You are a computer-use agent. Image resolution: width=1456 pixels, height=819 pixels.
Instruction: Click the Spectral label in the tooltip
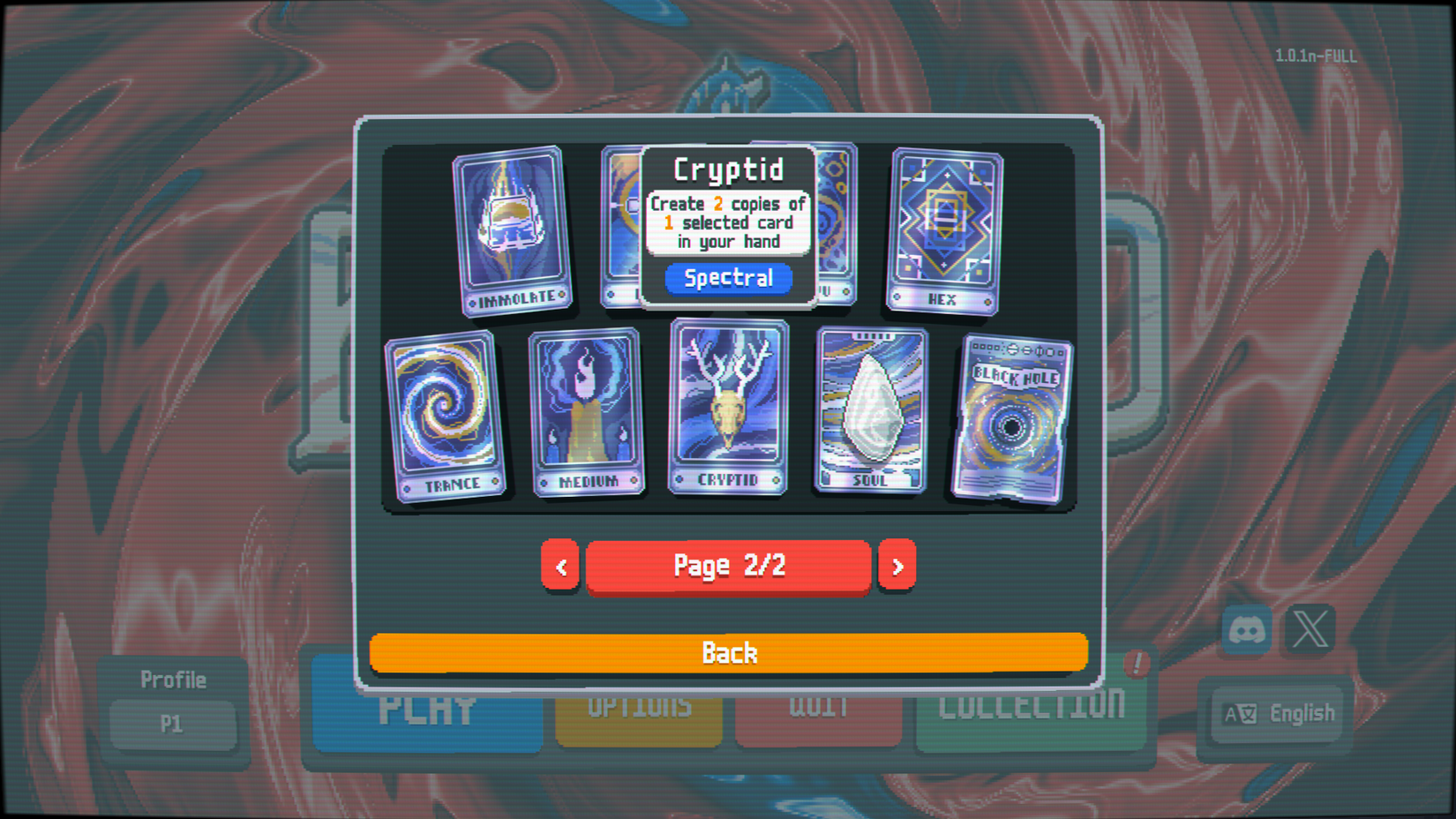728,278
